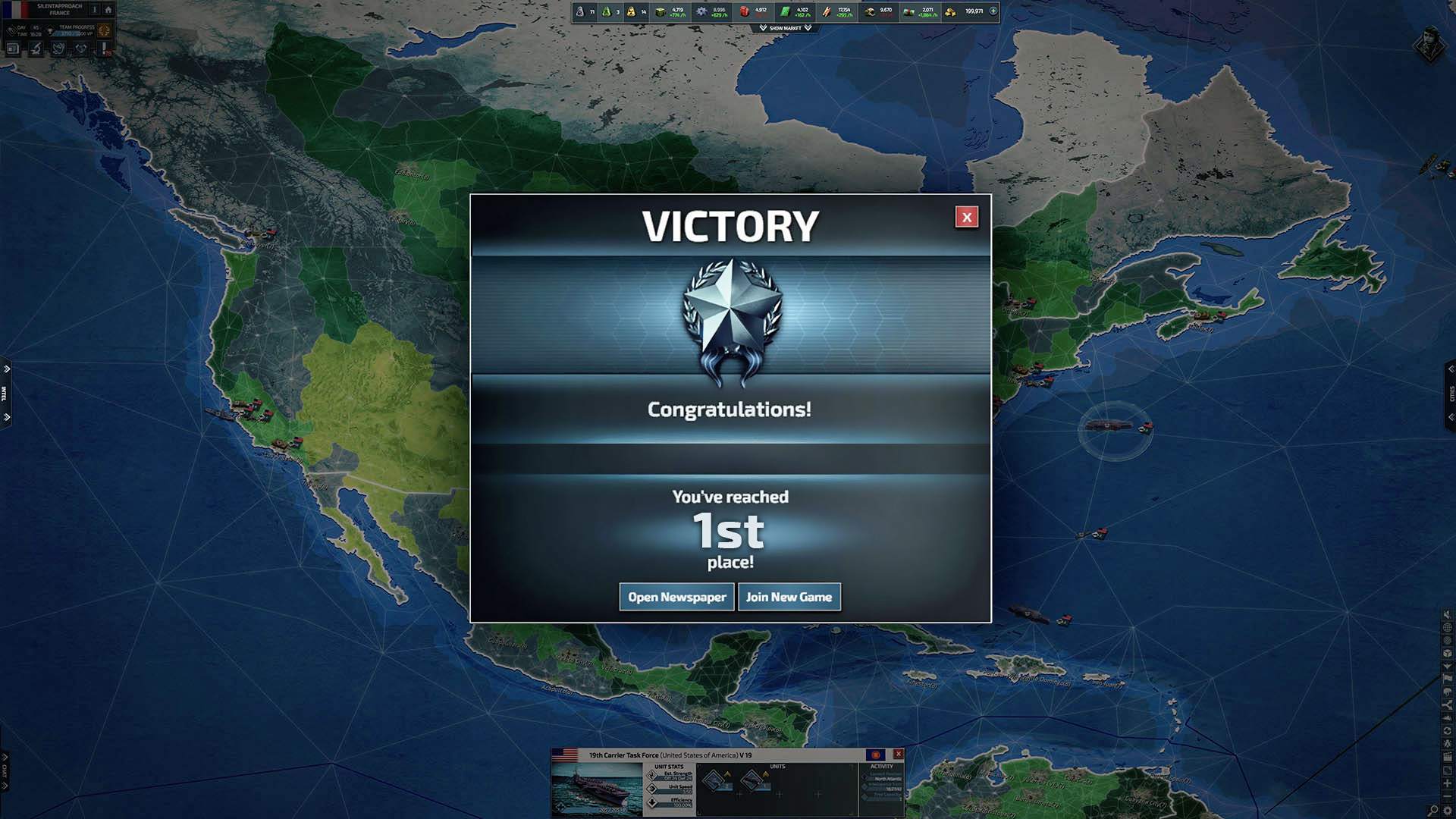Expand the Show Market panel
The height and width of the screenshot is (819, 1456).
785,28
